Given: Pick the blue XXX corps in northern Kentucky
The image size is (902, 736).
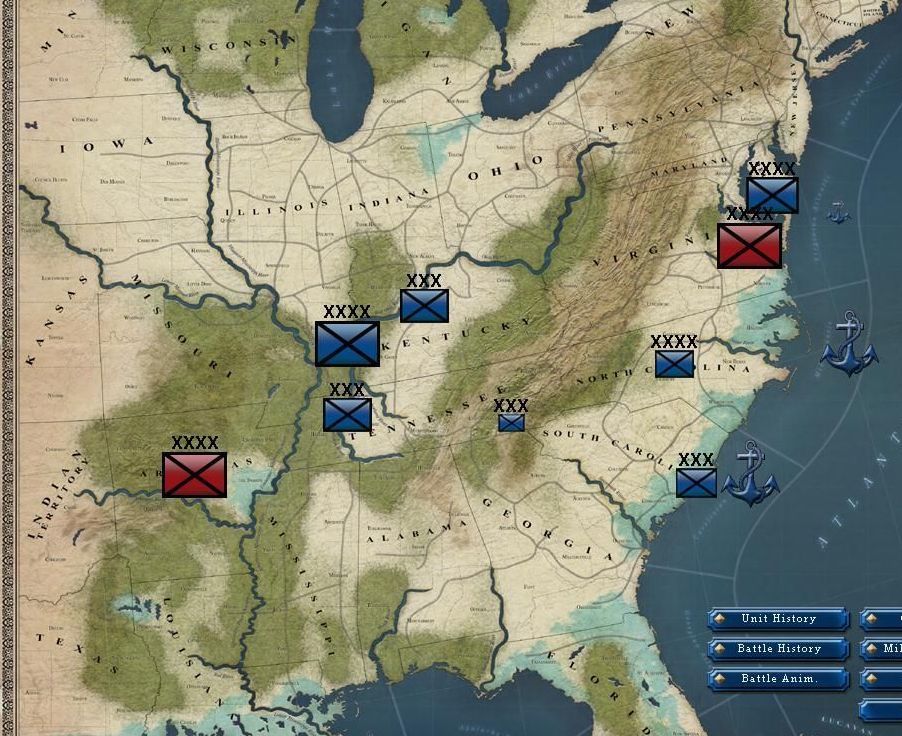Looking at the screenshot, I should pos(424,305).
